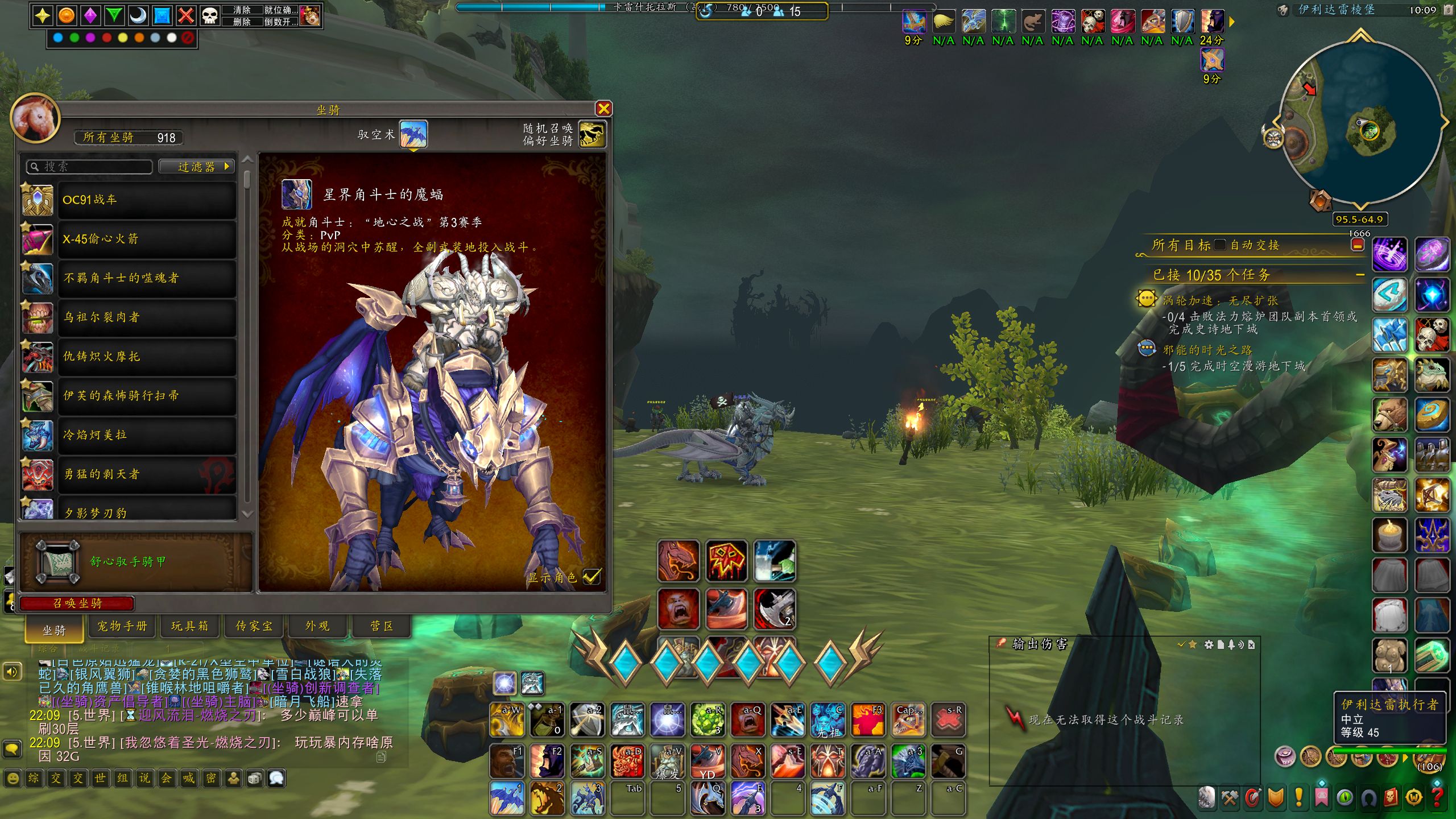Click the random favorite mount icon

591,135
